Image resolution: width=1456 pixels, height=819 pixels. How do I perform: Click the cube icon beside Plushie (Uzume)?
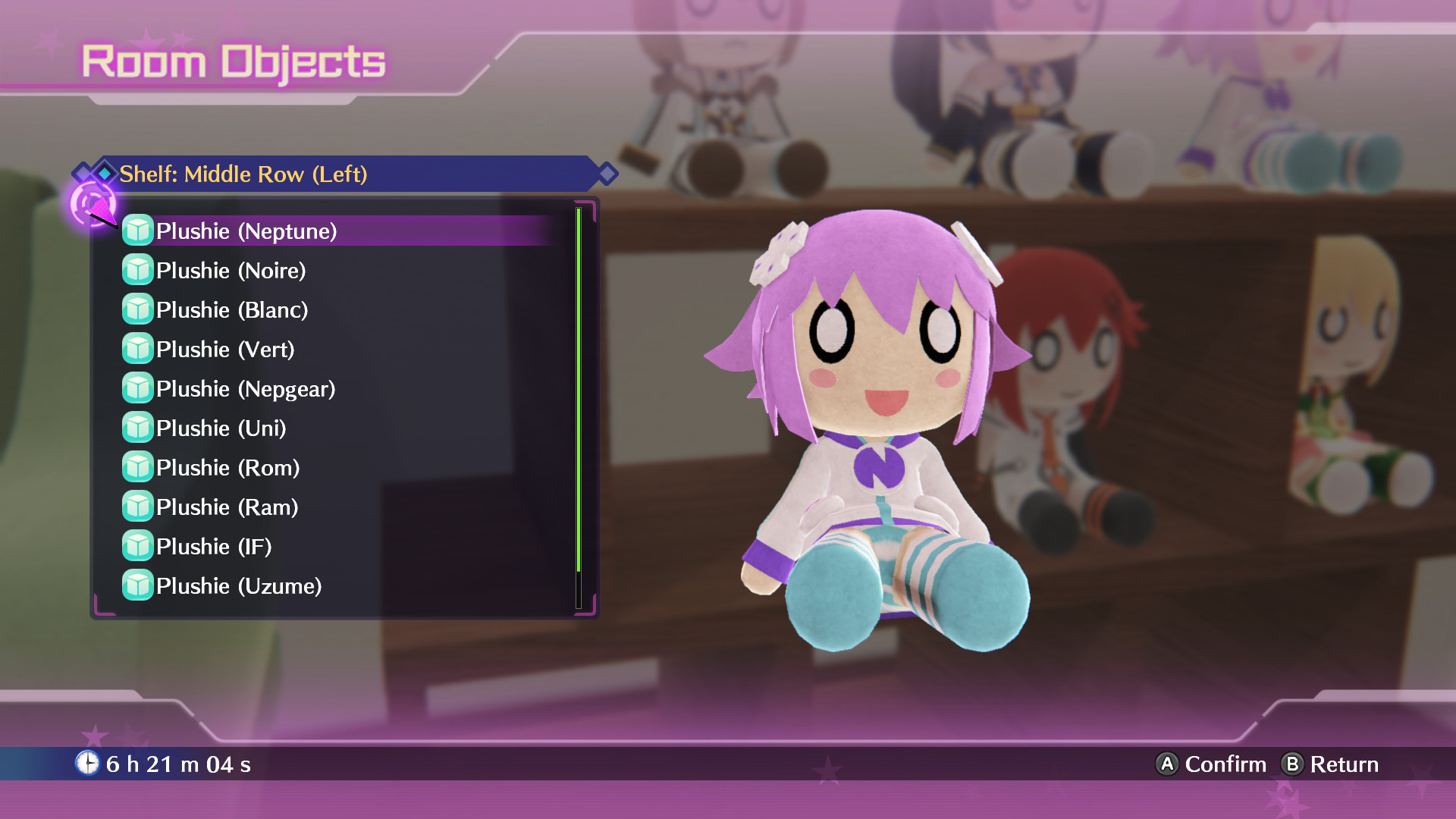[x=137, y=585]
